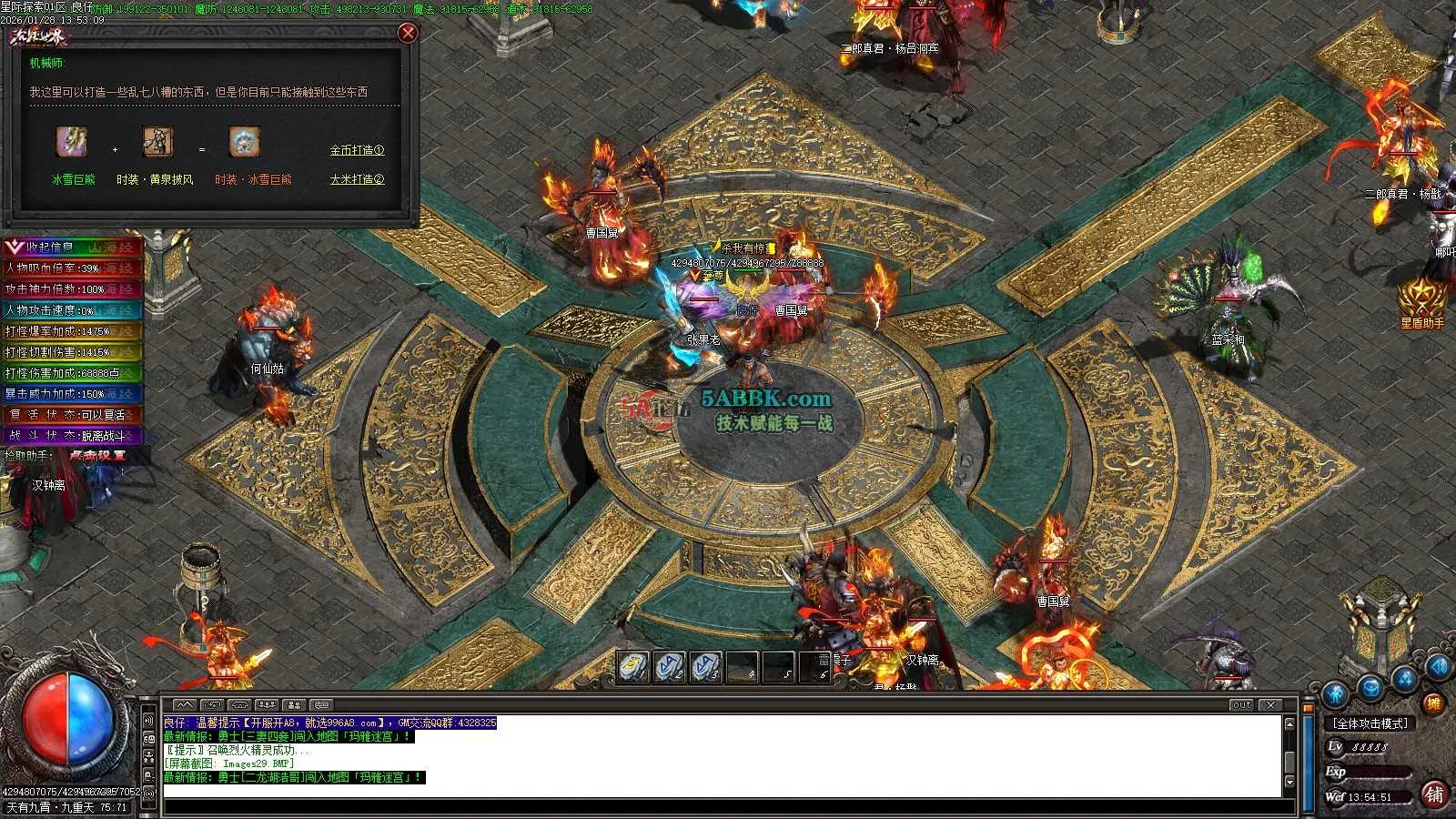Click the chat input field
This screenshot has height=819, width=1456.
coord(728,808)
